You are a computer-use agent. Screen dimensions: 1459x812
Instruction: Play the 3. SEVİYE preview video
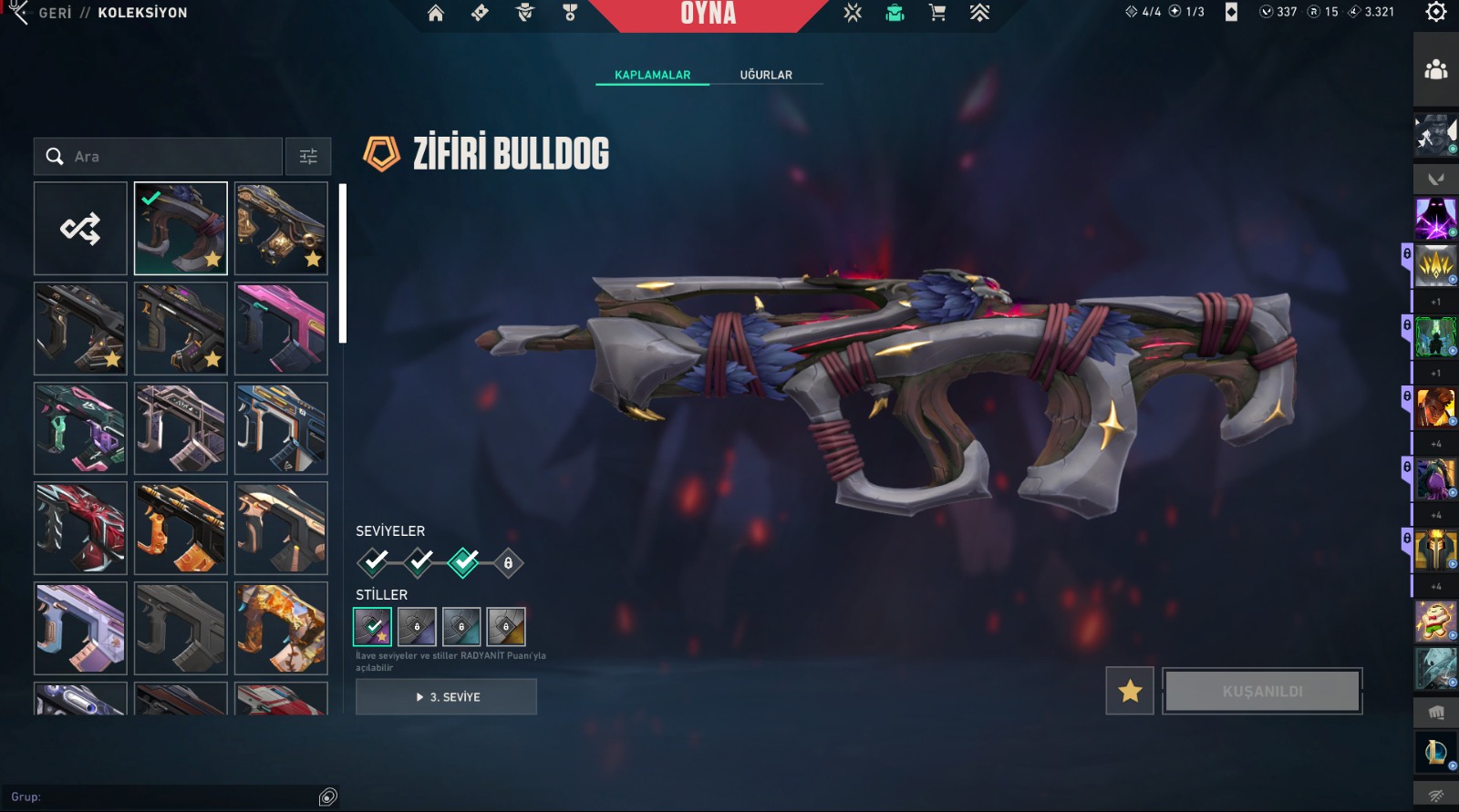point(446,697)
